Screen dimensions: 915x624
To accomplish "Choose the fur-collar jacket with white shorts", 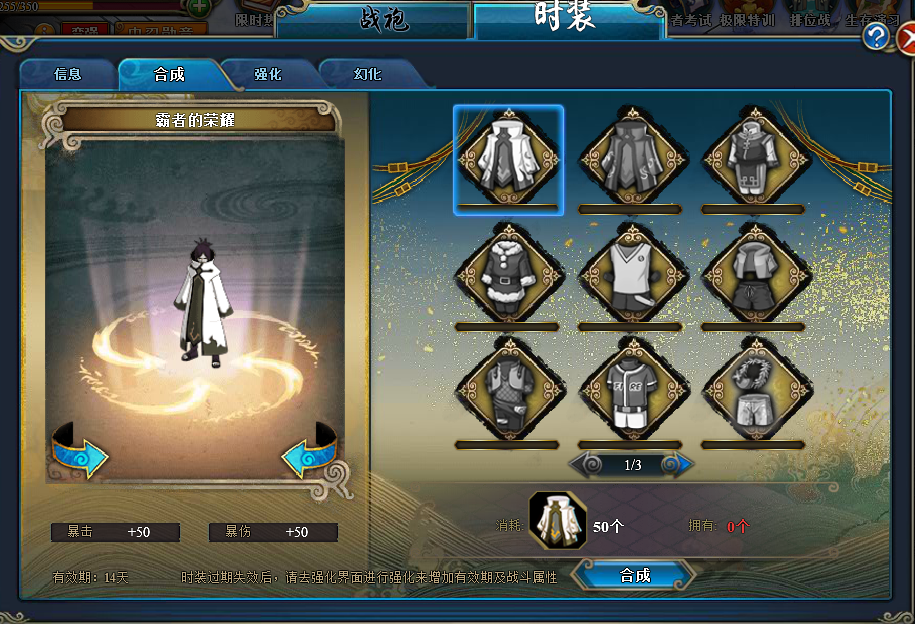I will tap(754, 390).
